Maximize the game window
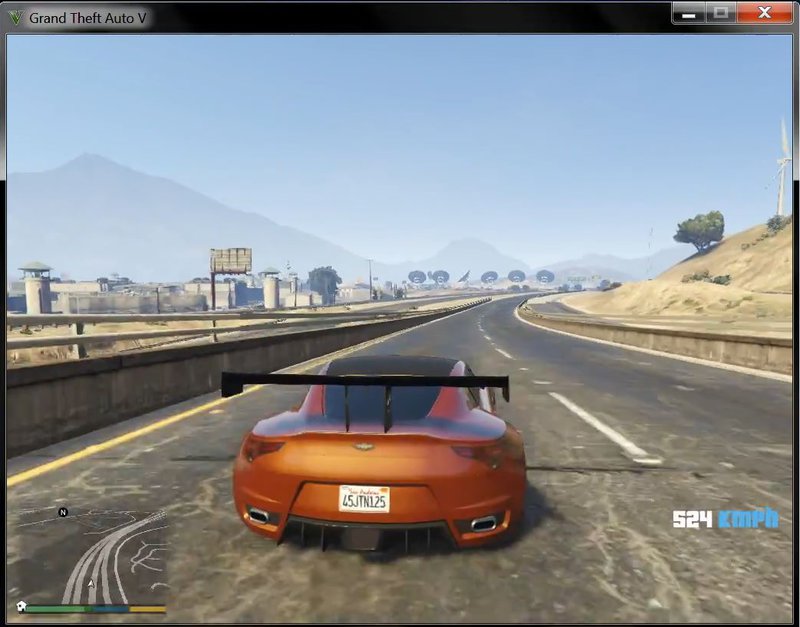The image size is (800, 627). [720, 13]
